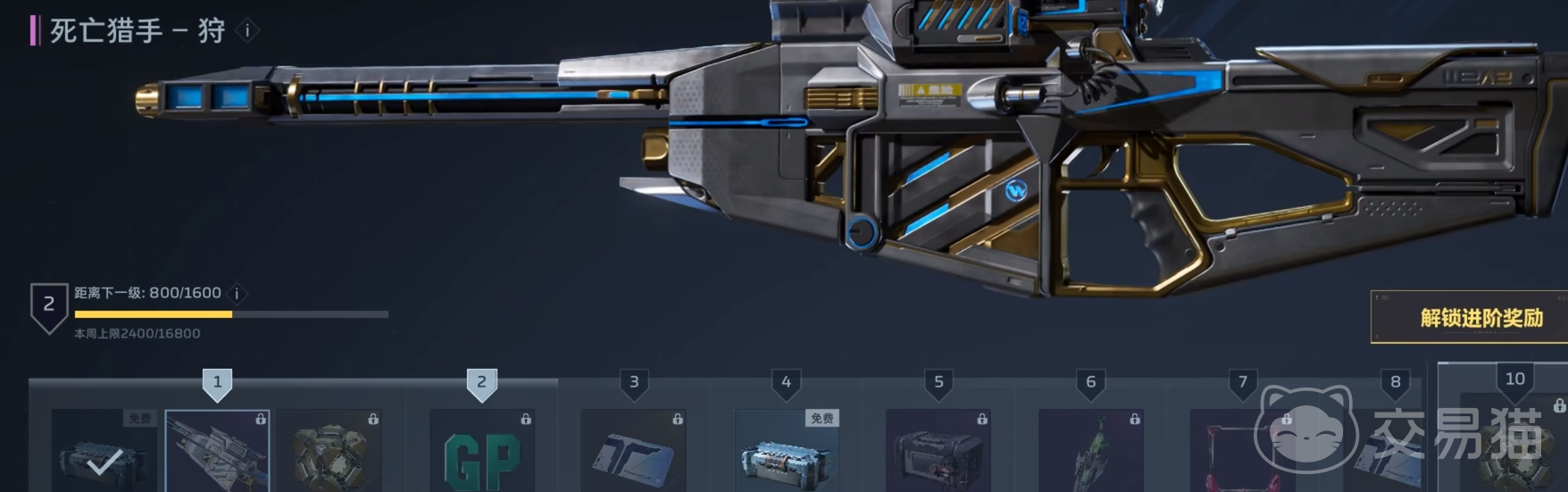This screenshot has width=1568, height=492.
Task: Choose the locked dark case at tier 5
Action: click(938, 453)
